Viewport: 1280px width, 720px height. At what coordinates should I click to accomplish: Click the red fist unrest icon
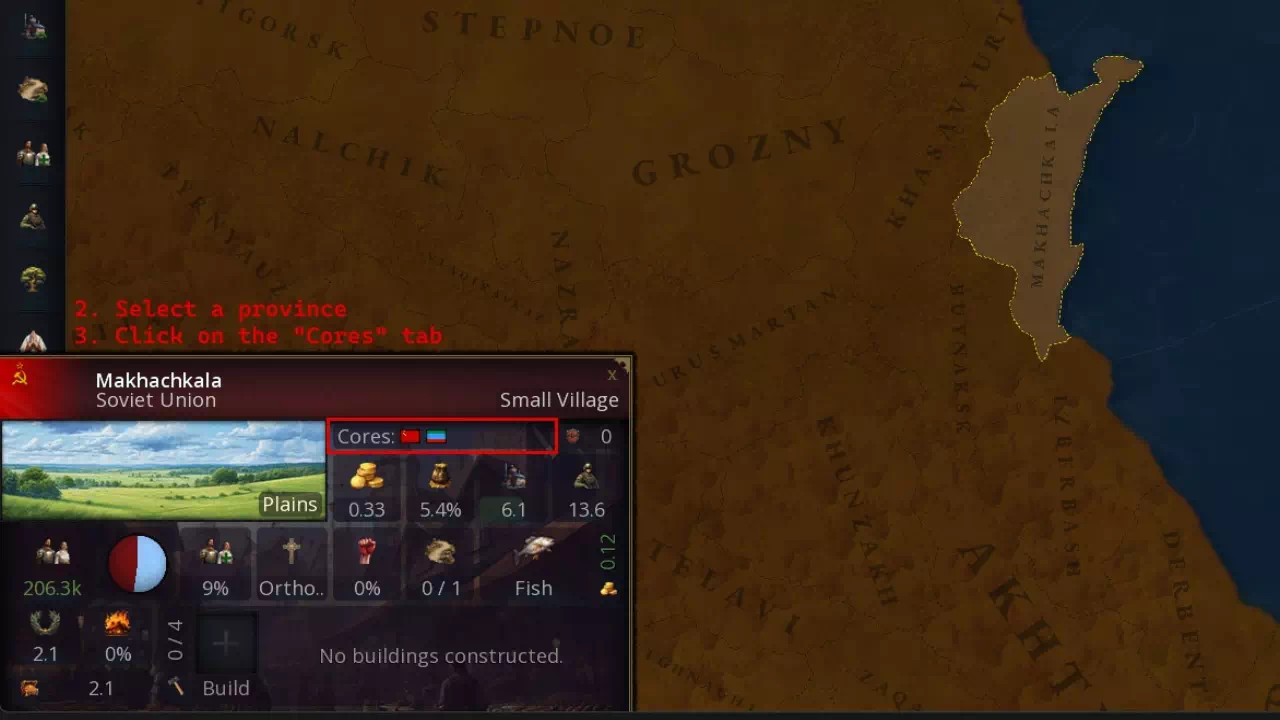(x=367, y=553)
